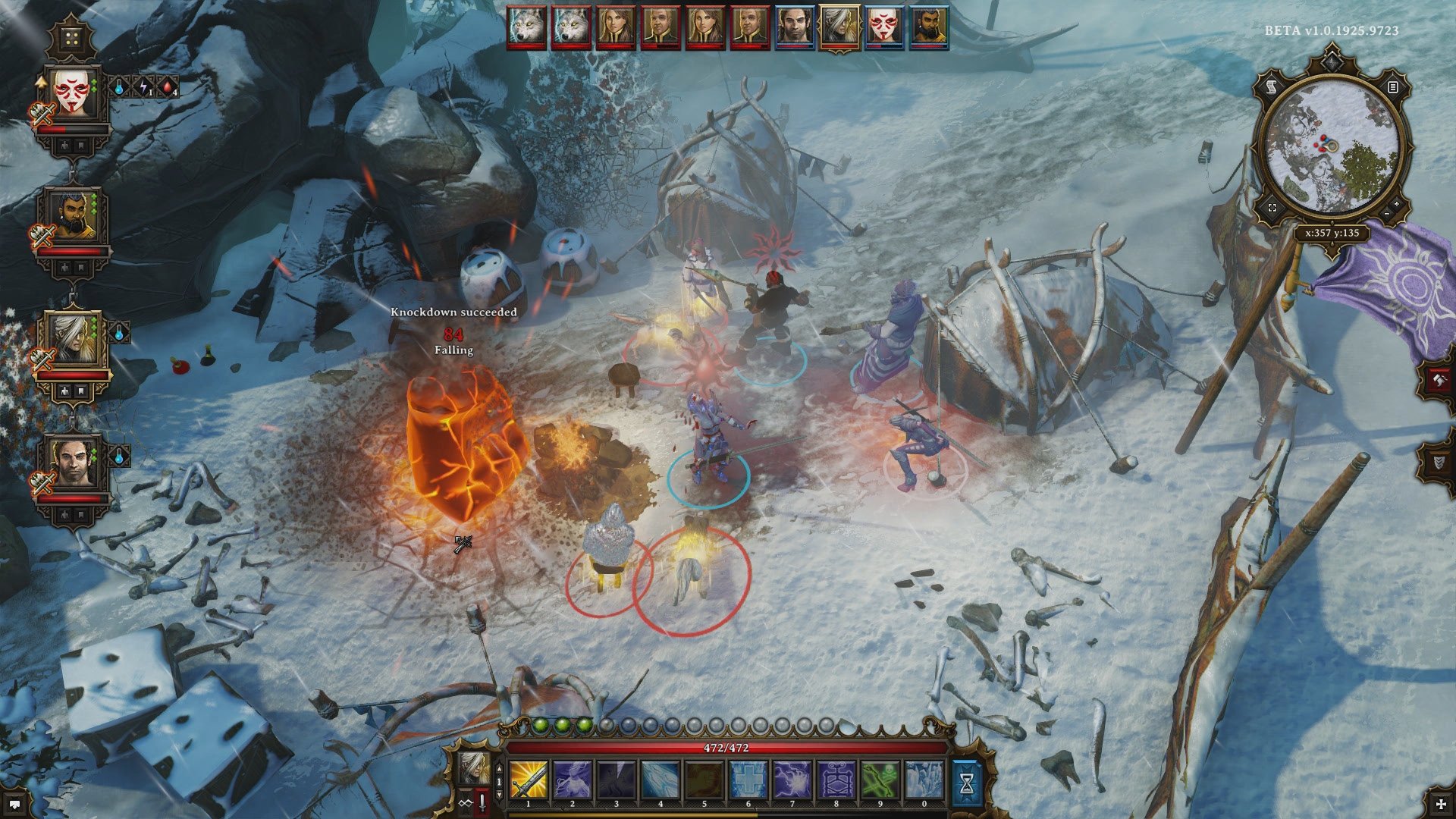Image resolution: width=1456 pixels, height=819 pixels.
Task: Open the journal scroll icon by minimap
Action: click(x=1272, y=88)
